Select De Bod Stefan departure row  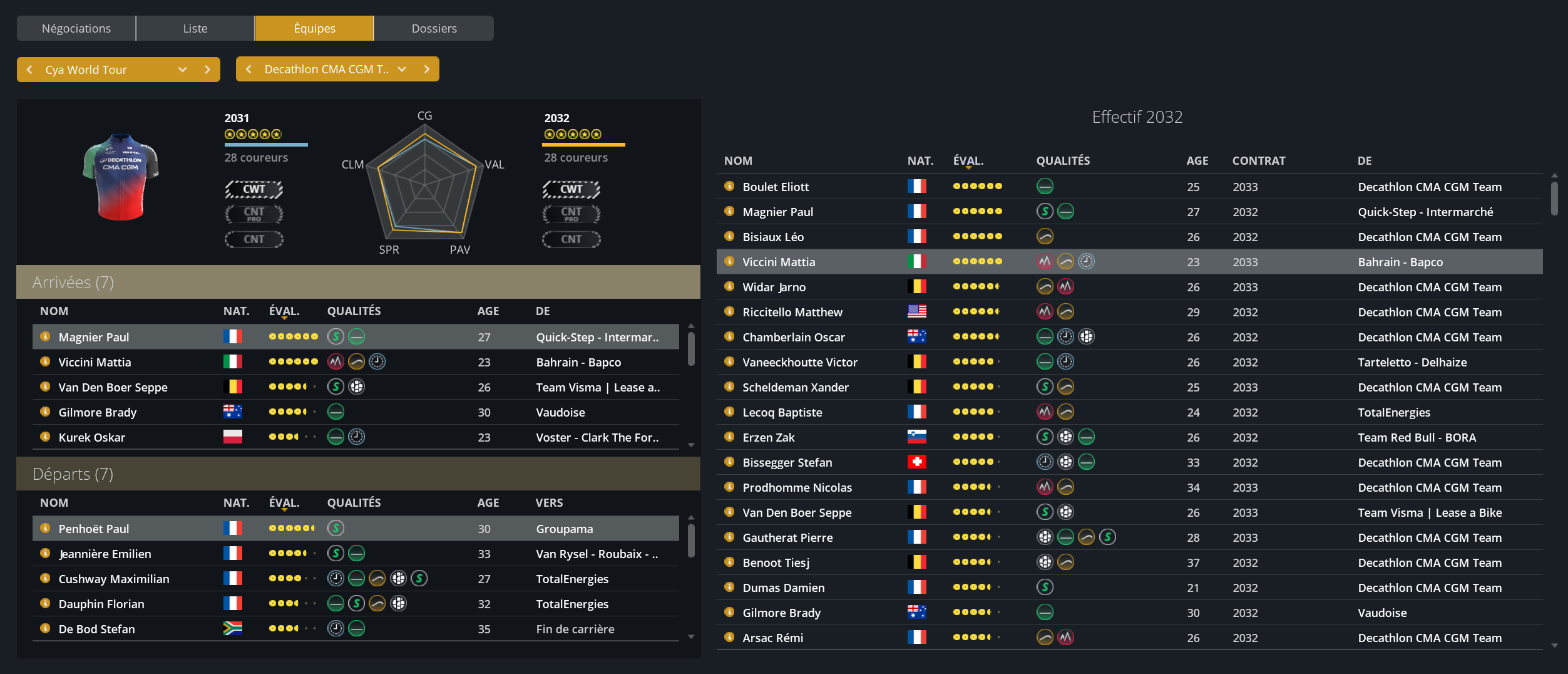point(97,629)
